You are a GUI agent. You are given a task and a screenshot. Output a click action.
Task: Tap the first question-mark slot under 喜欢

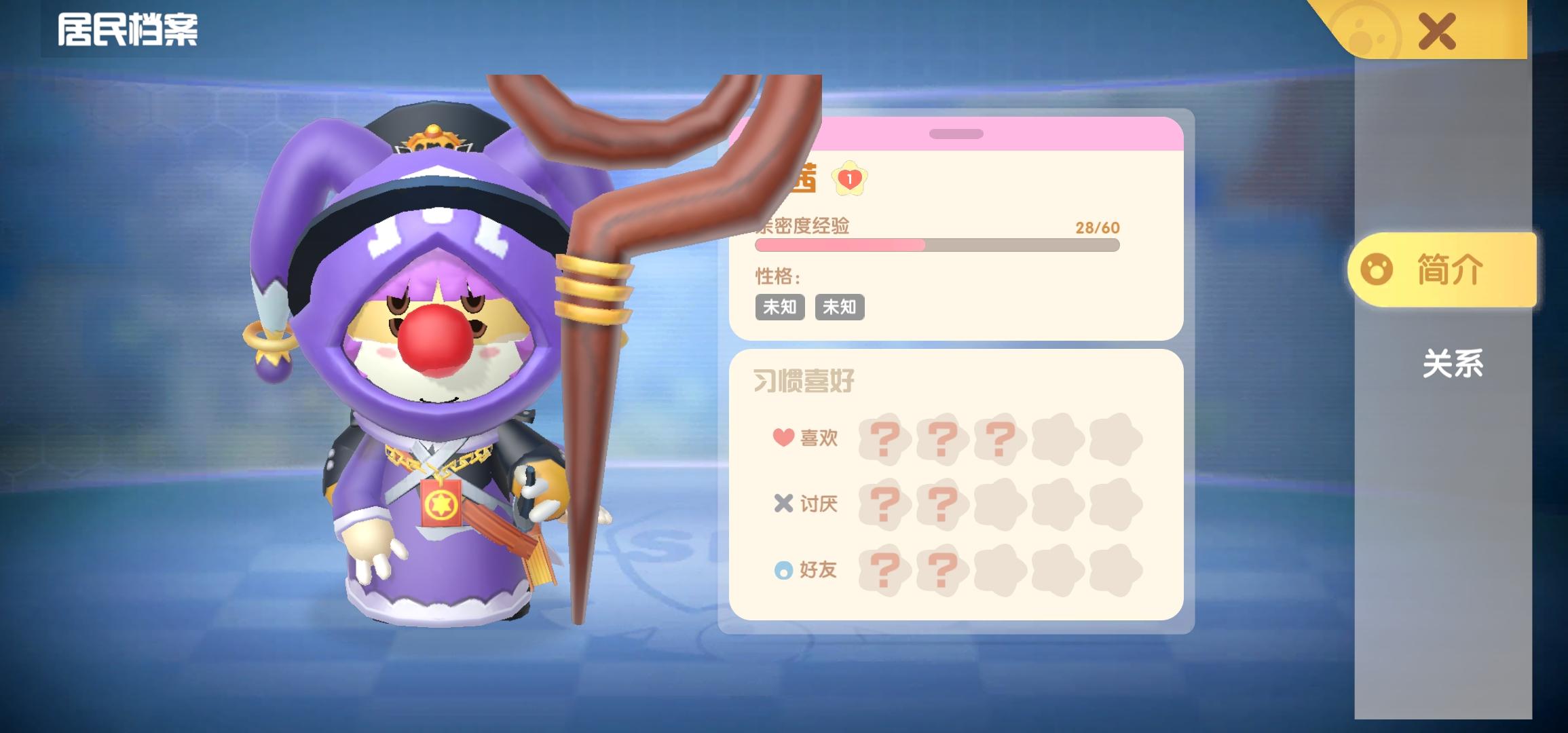click(885, 438)
